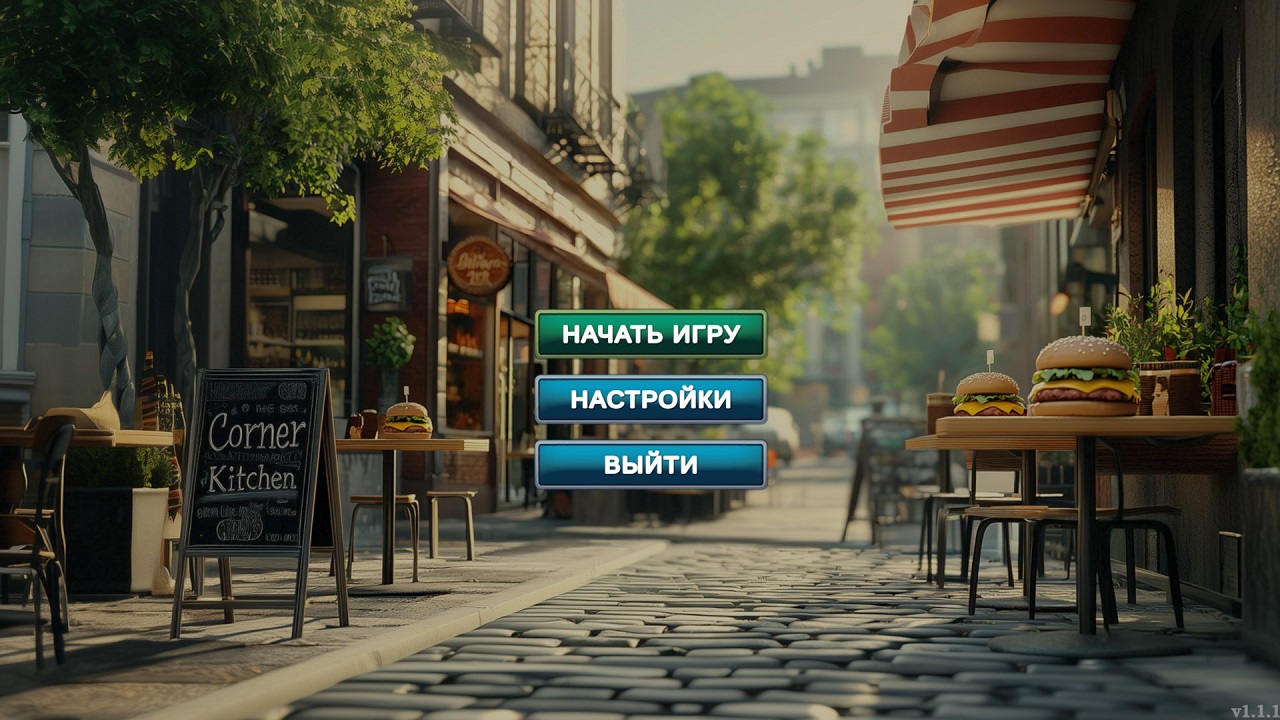Select the round café emblem sign
Viewport: 1280px width, 720px height.
(479, 265)
